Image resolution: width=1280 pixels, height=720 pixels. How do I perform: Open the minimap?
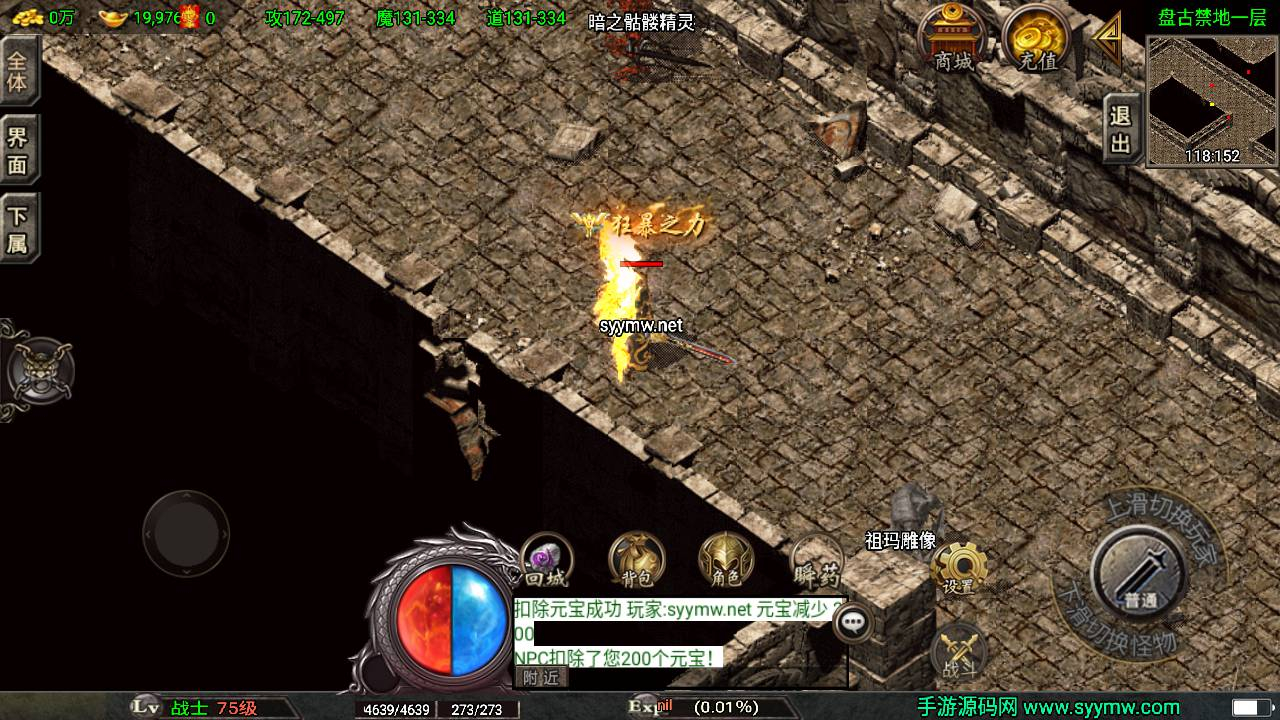(1212, 100)
